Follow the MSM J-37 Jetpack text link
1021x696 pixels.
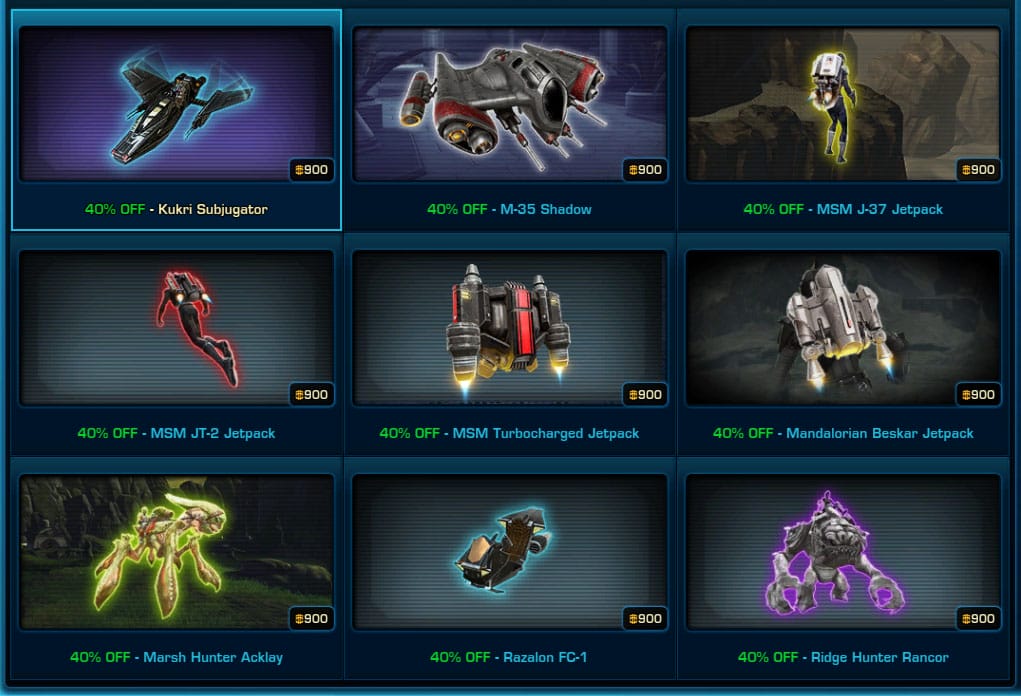pos(879,210)
